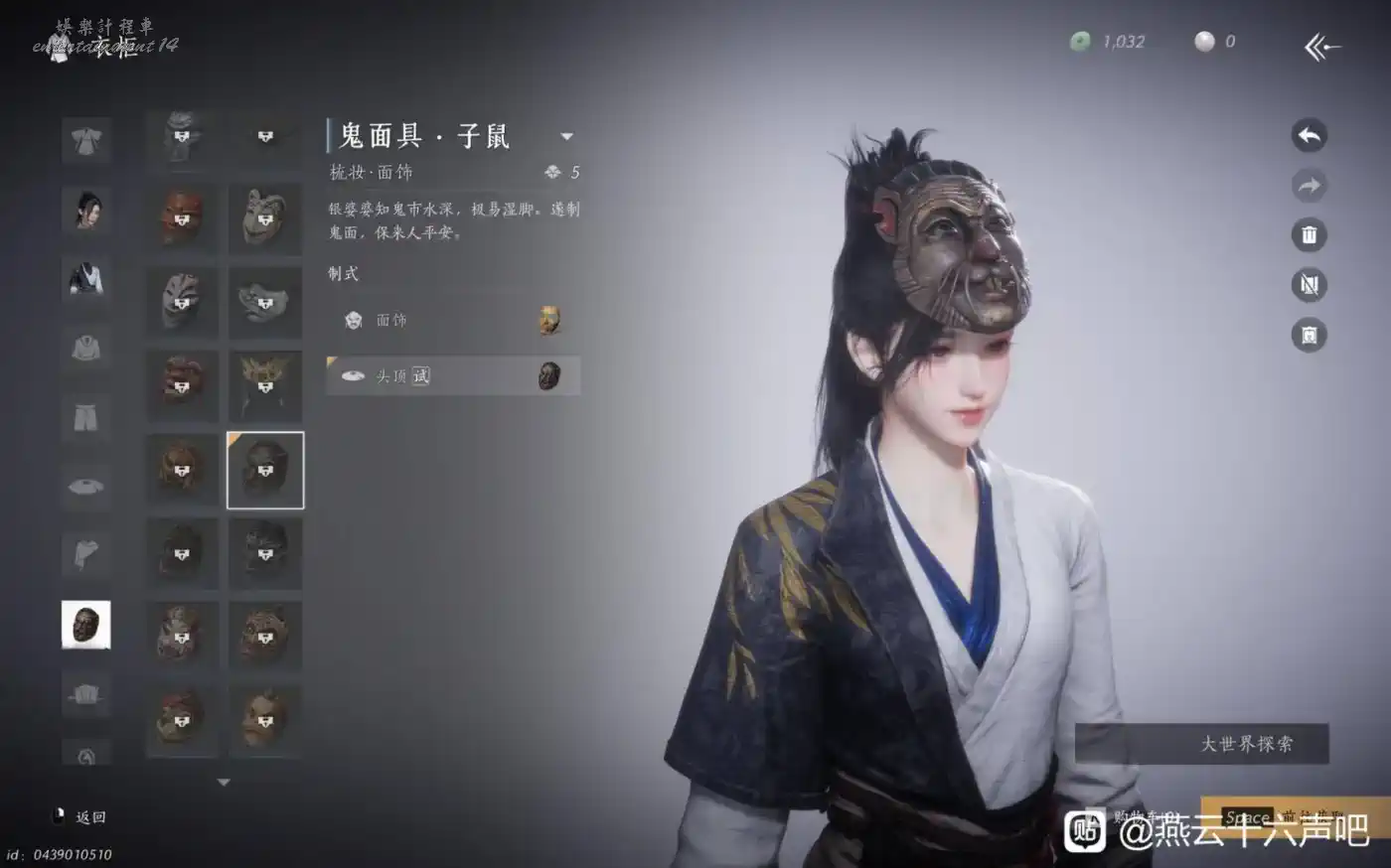Open the dropdown arrow beside 鬼面具·子鼠
Image resolution: width=1391 pixels, height=868 pixels.
pos(566,136)
